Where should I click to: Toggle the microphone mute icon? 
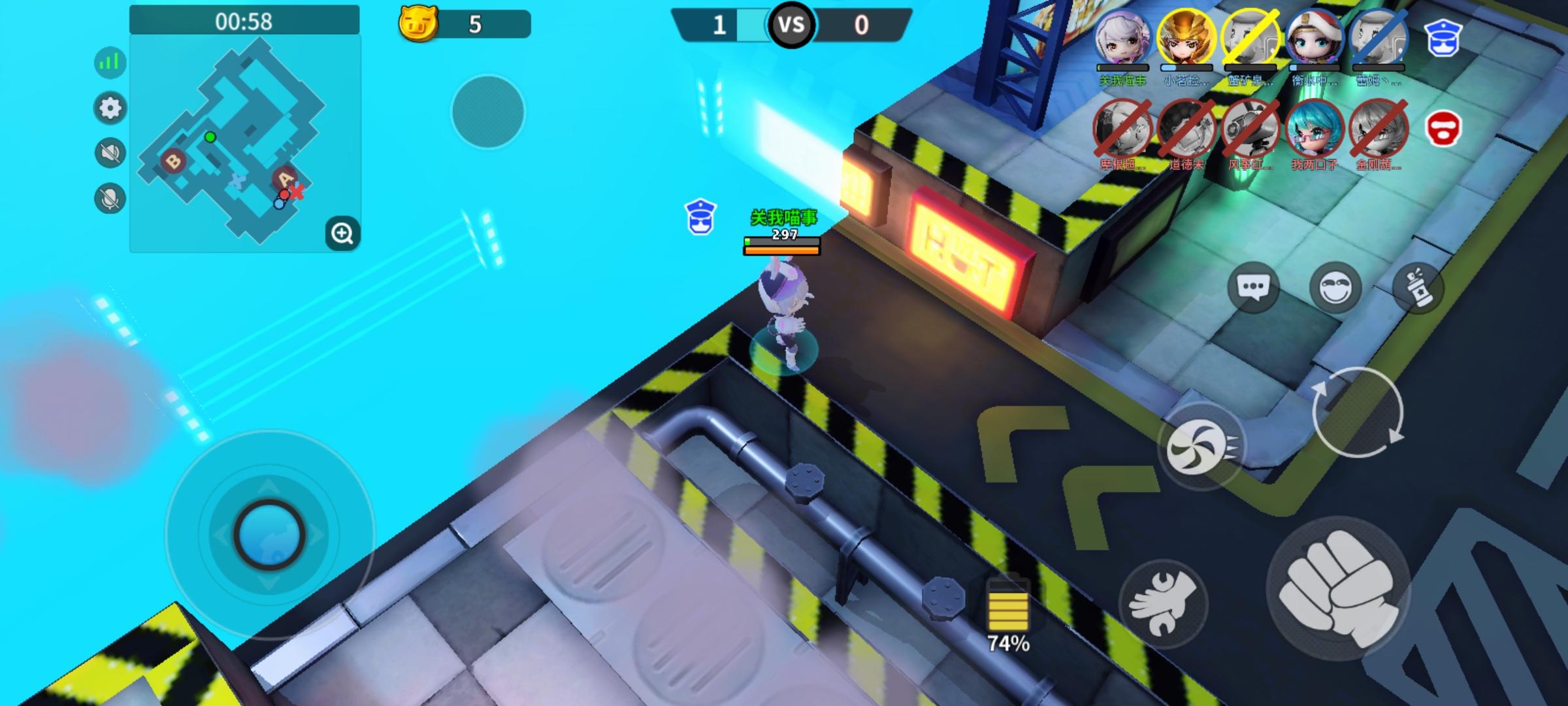111,194
